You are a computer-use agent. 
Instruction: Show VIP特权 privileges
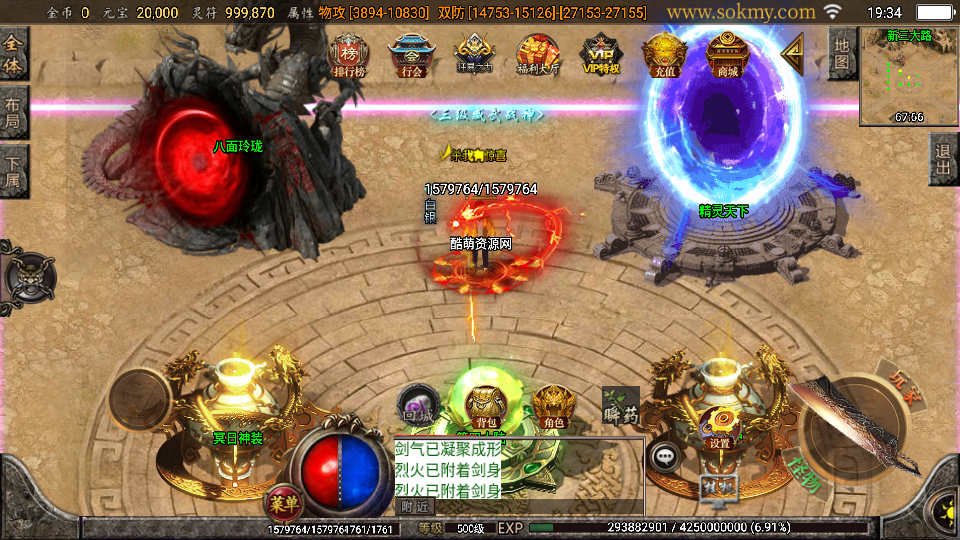click(602, 55)
